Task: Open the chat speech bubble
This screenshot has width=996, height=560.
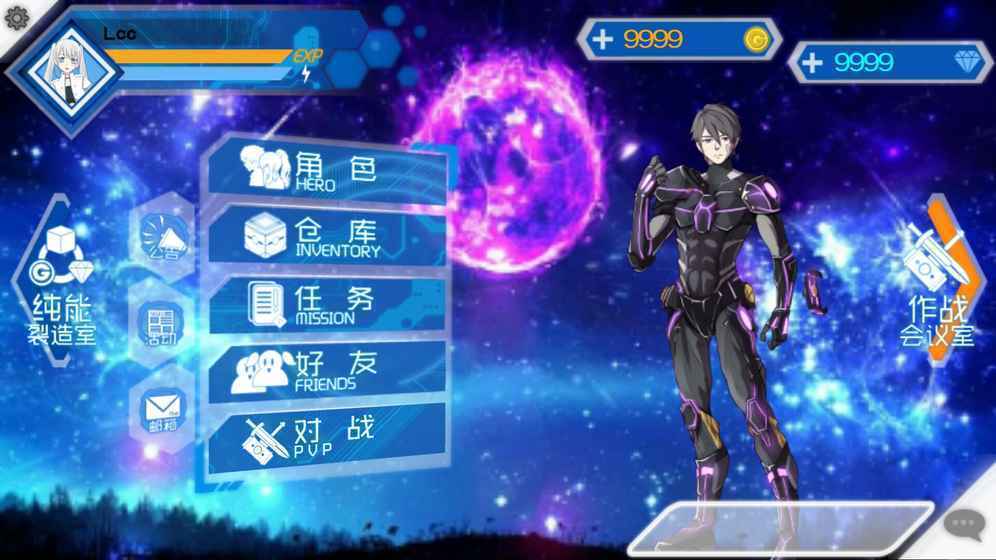Action: [965, 523]
